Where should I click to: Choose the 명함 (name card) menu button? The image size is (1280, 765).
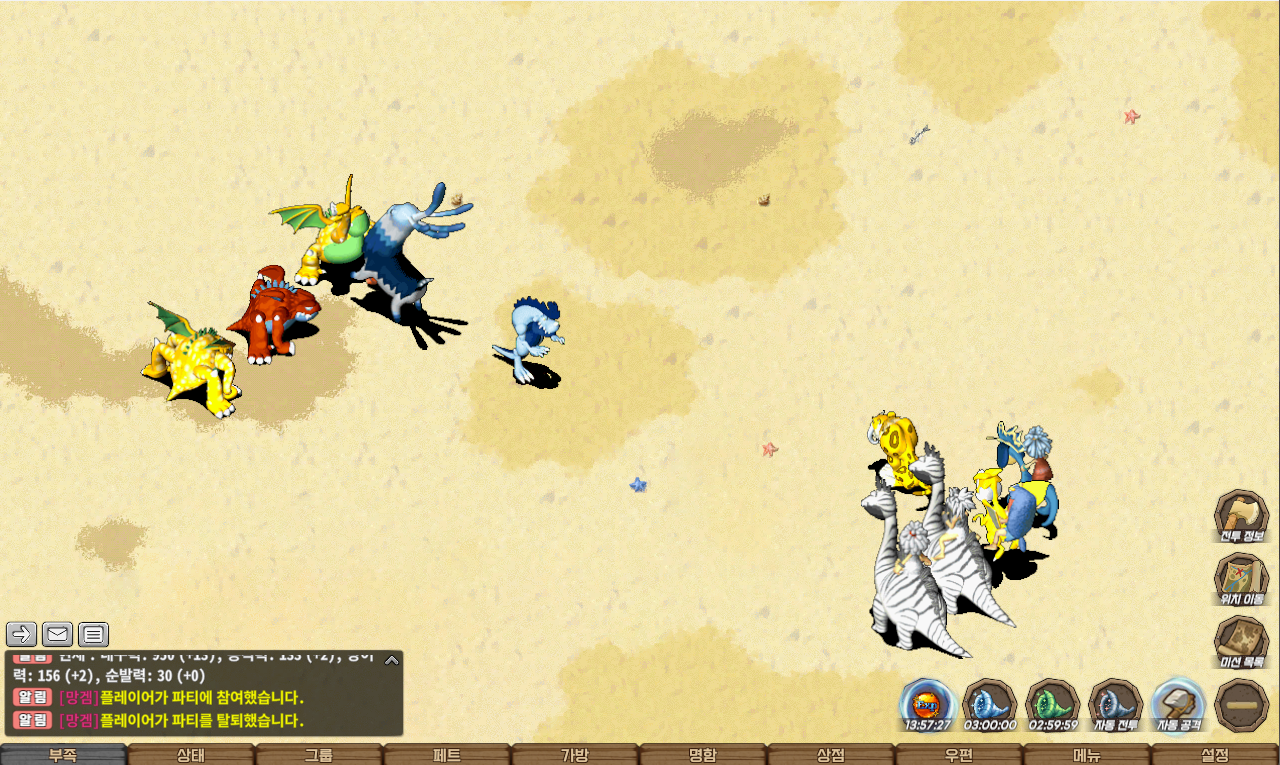click(x=703, y=755)
